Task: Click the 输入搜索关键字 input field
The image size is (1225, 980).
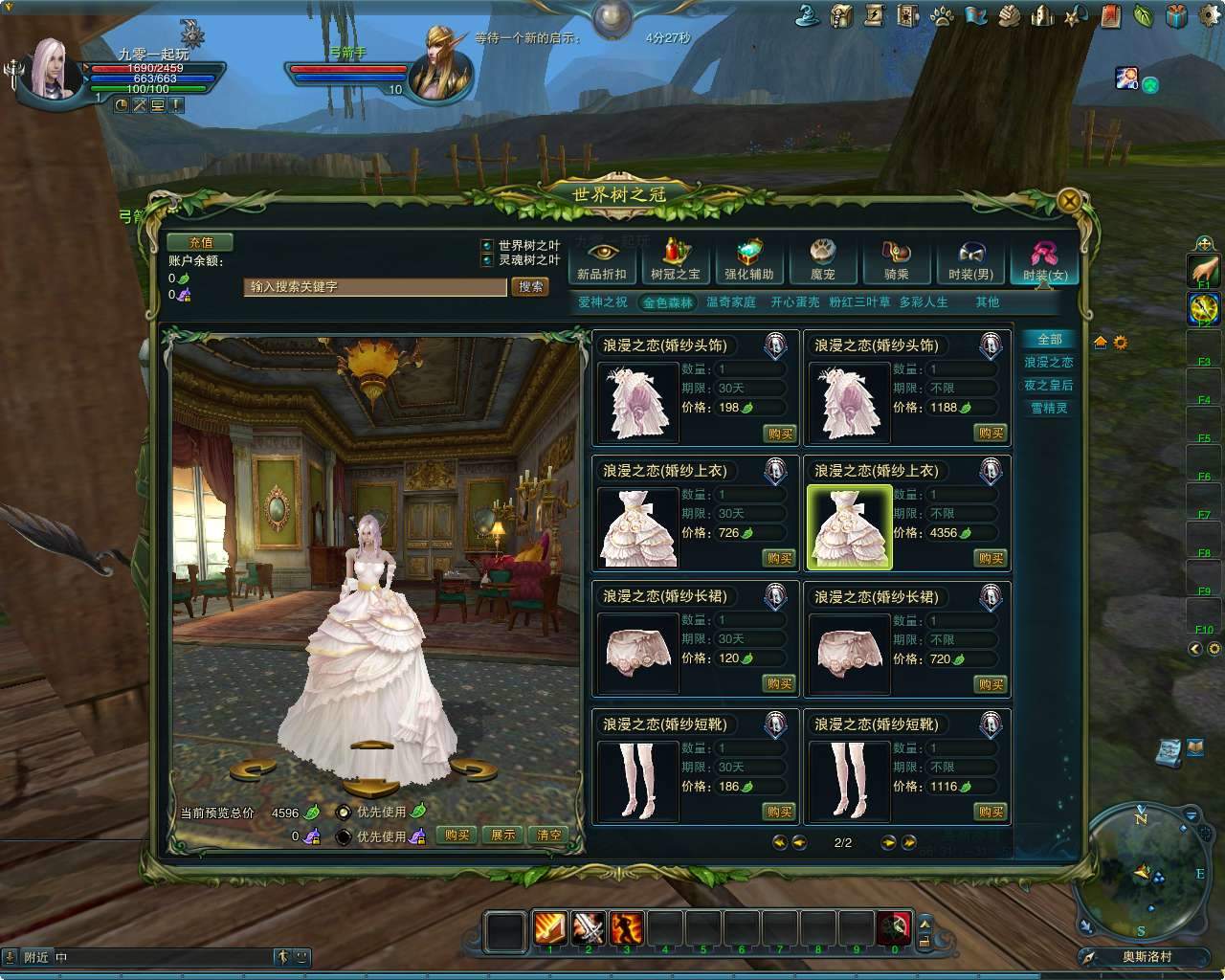Action: pos(373,287)
